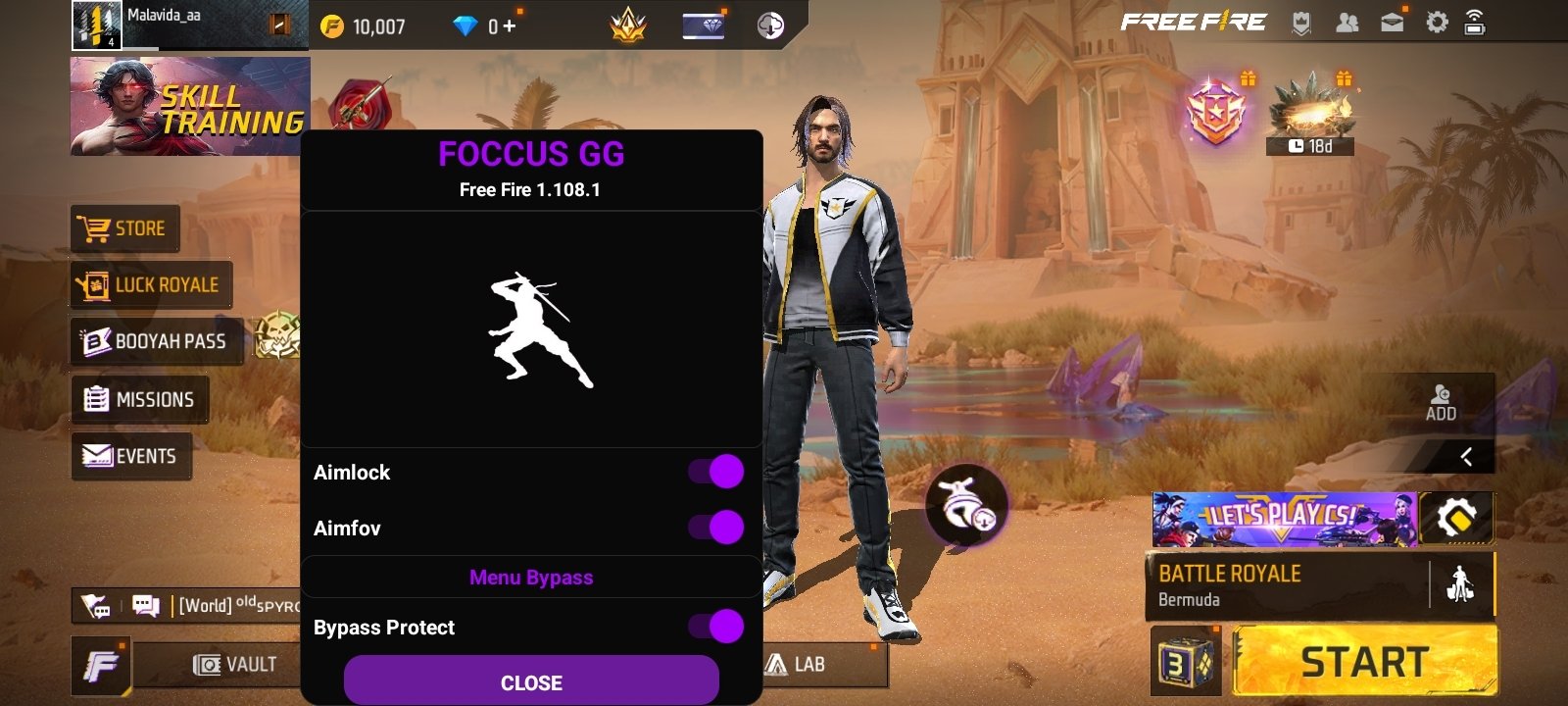The image size is (1568, 706).
Task: Close the FOCCUS GG menu
Action: tap(531, 681)
